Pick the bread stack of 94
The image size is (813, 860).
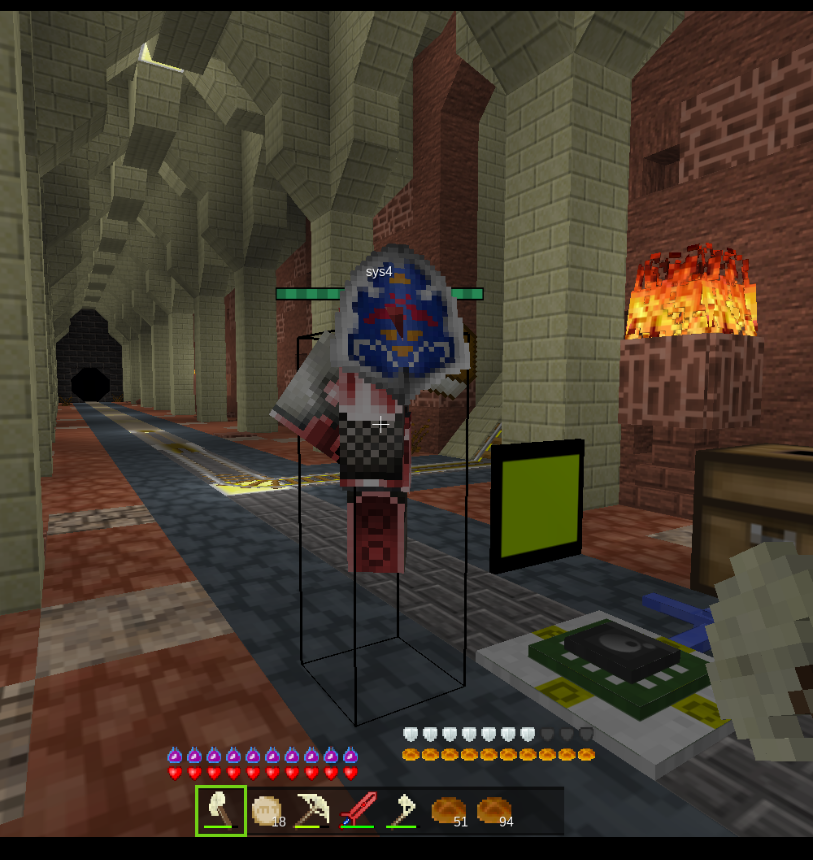[494, 810]
